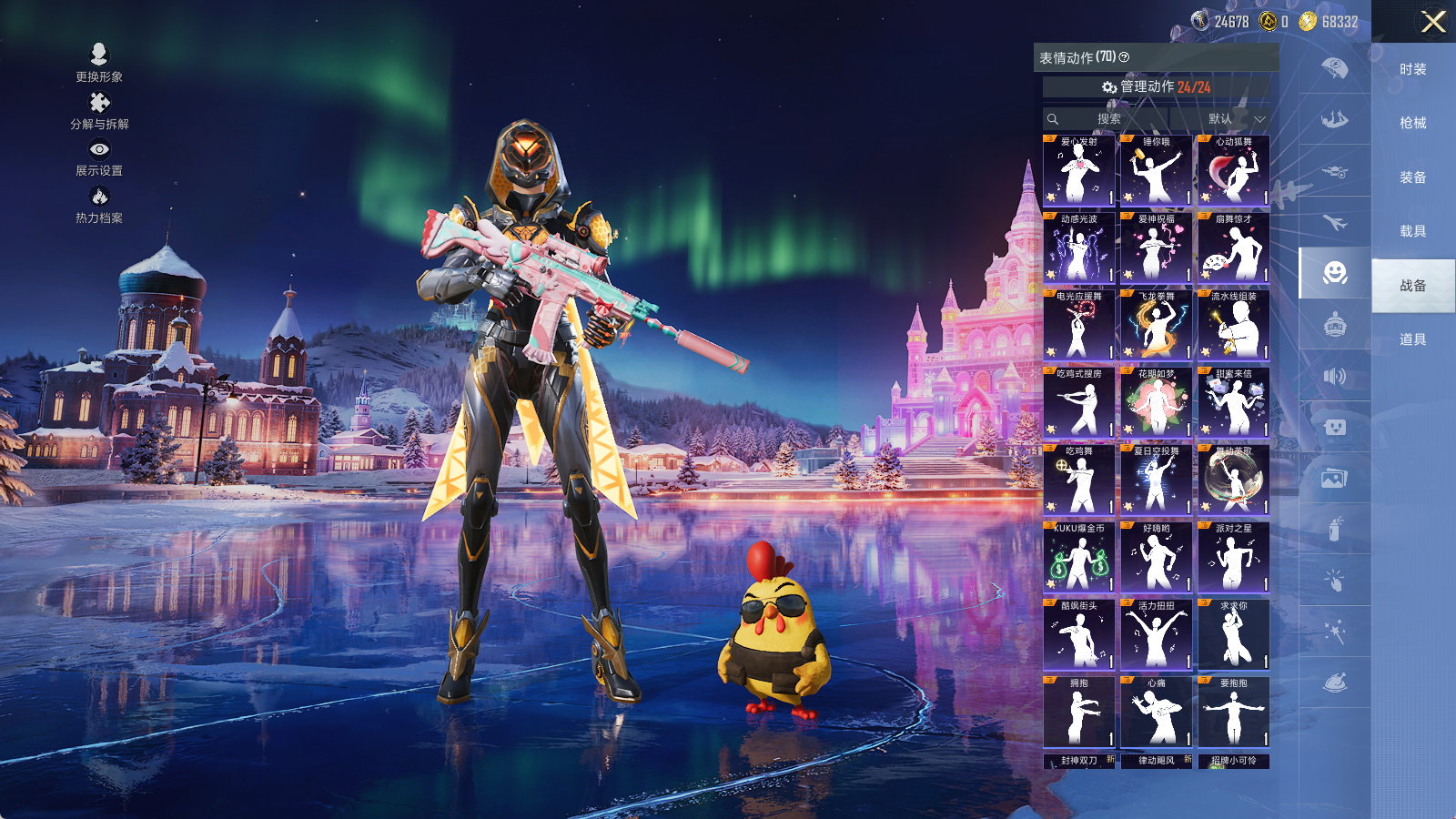Pick the KUKU爆金币 emote
Image resolution: width=1456 pixels, height=819 pixels.
tap(1079, 558)
